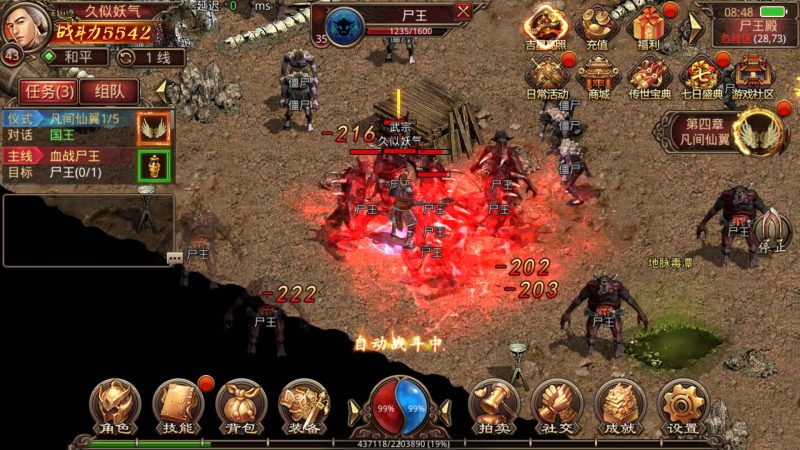Open the 七日盛典 seven-day event
The height and width of the screenshot is (450, 800).
[702, 75]
